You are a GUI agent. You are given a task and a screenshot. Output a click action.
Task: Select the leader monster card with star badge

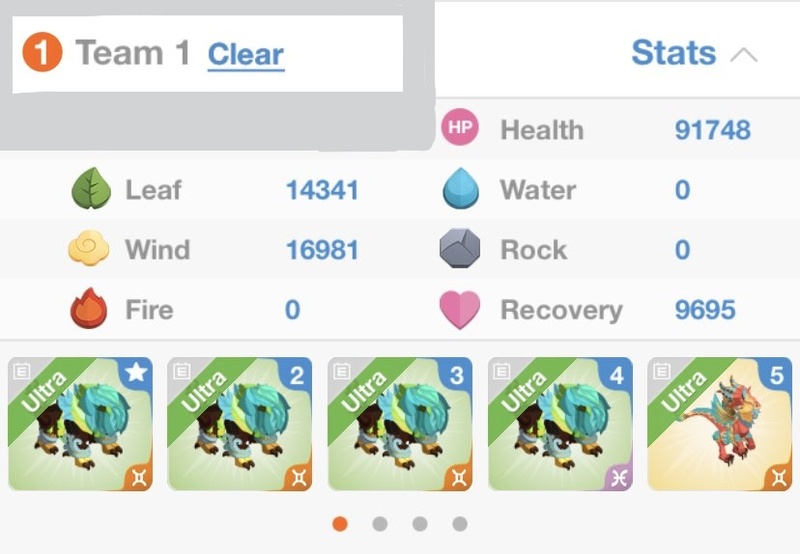pyautogui.click(x=80, y=424)
